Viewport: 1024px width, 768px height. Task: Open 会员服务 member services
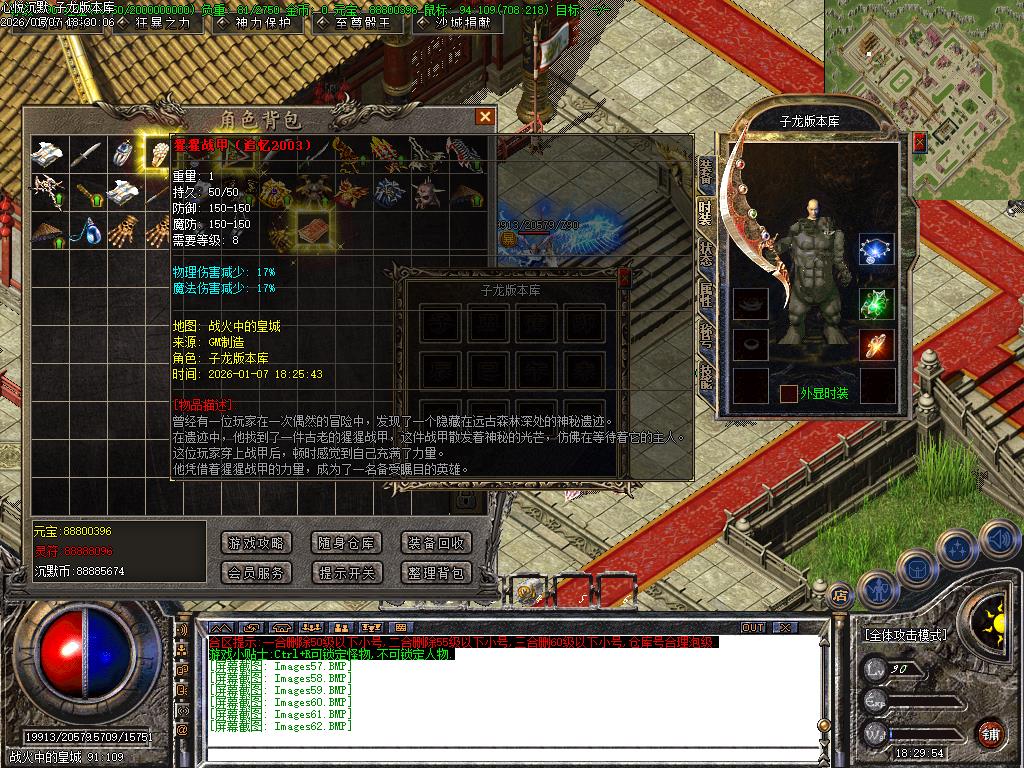[x=256, y=573]
